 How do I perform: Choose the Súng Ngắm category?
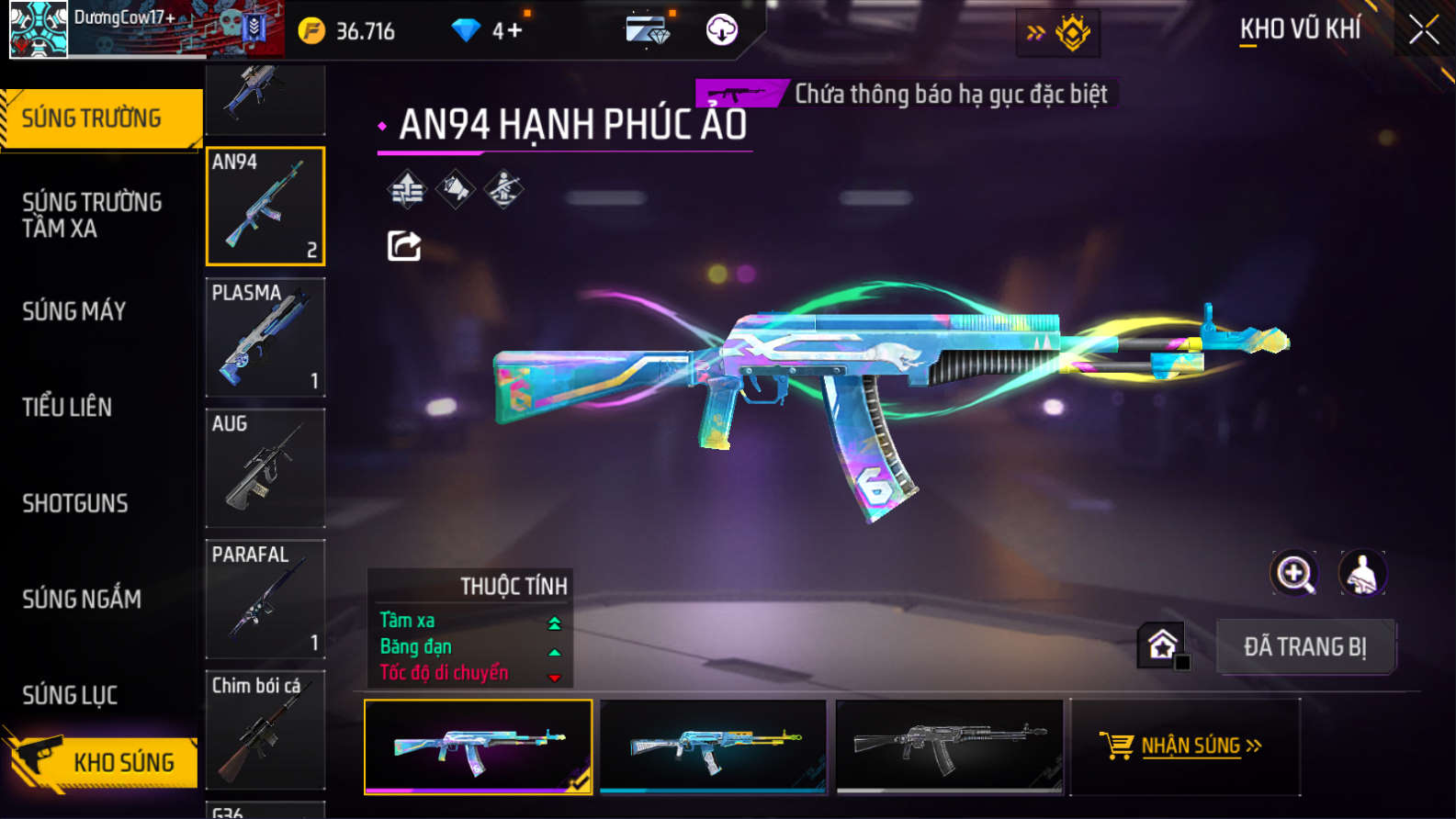tap(82, 599)
